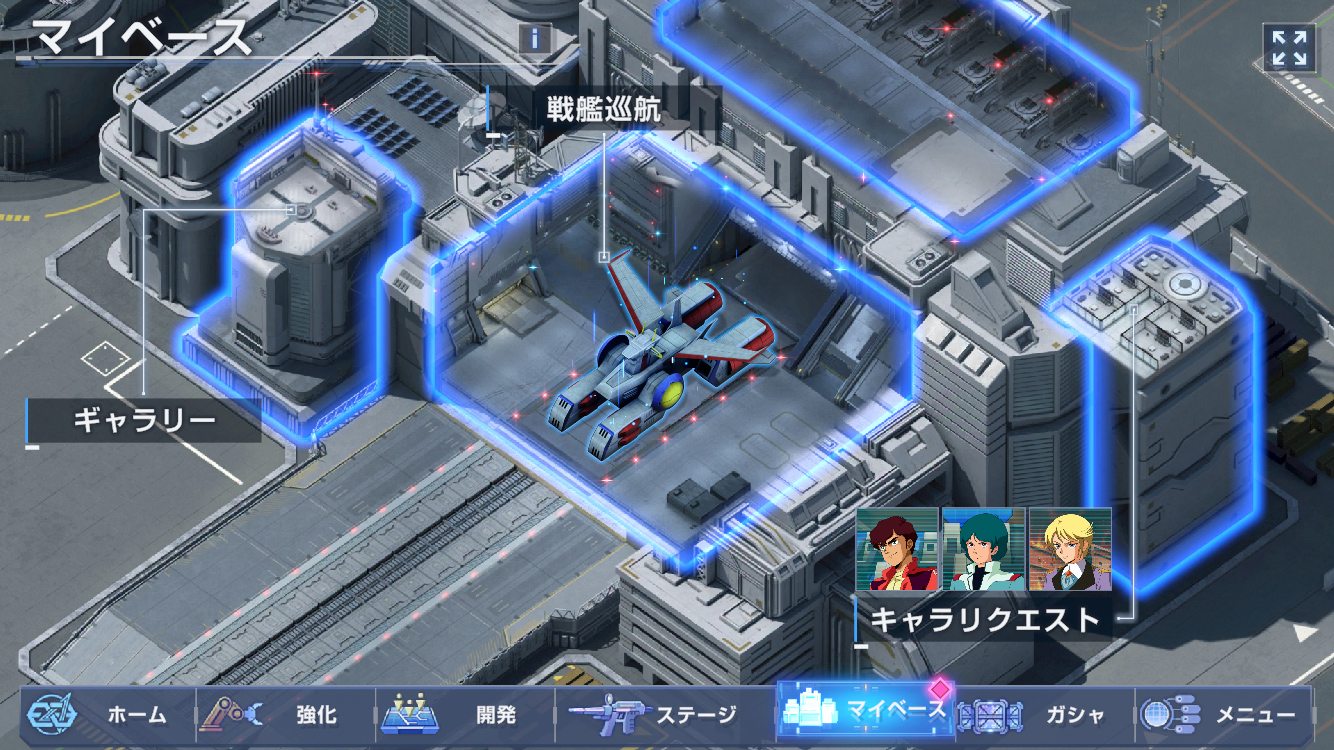The width and height of the screenshot is (1334, 750).
Task: Click the マイベース tab
Action: [866, 712]
